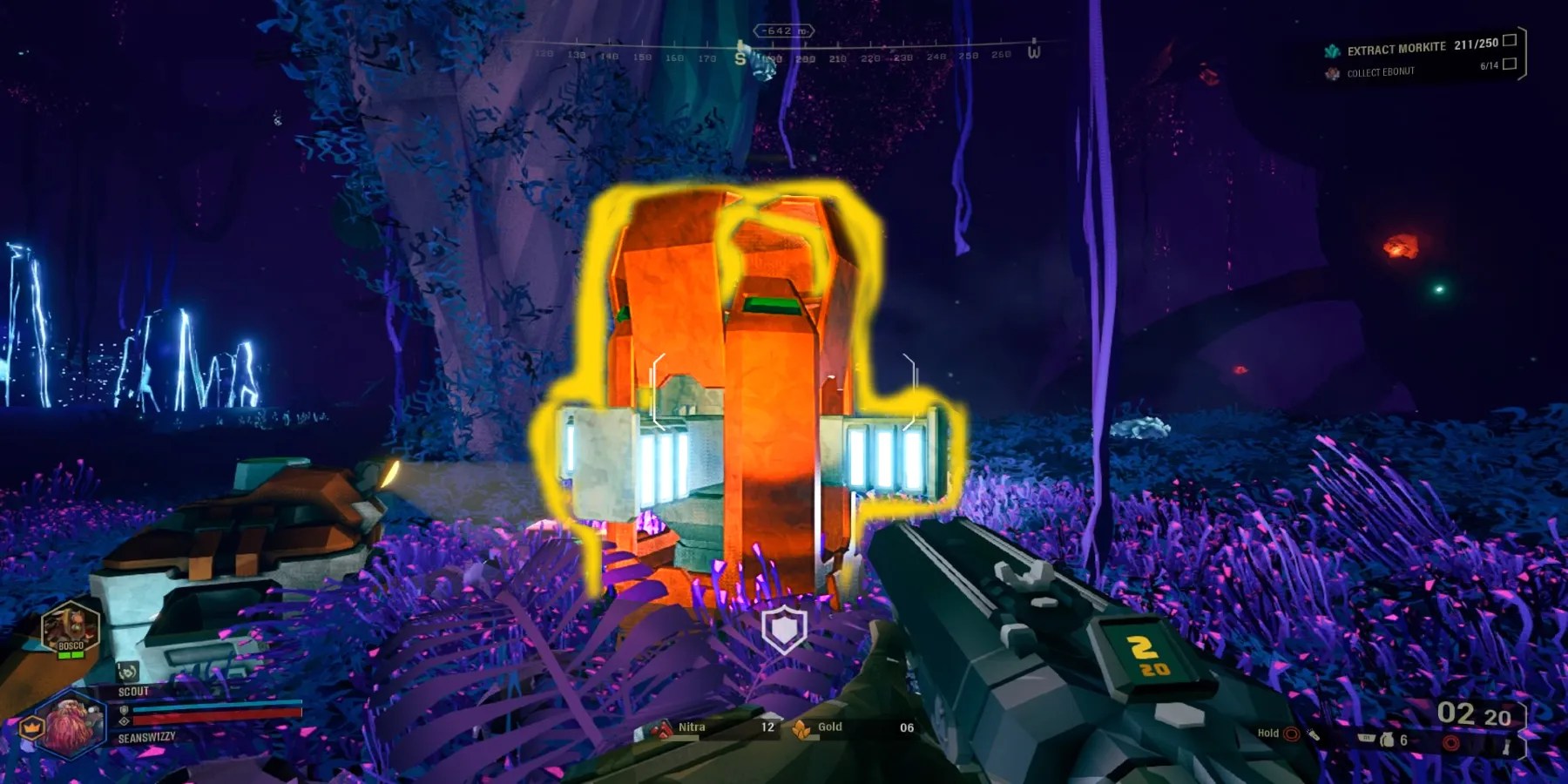The image size is (1568, 784).
Task: Click the Ebonut secondary objective icon
Action: (1333, 72)
